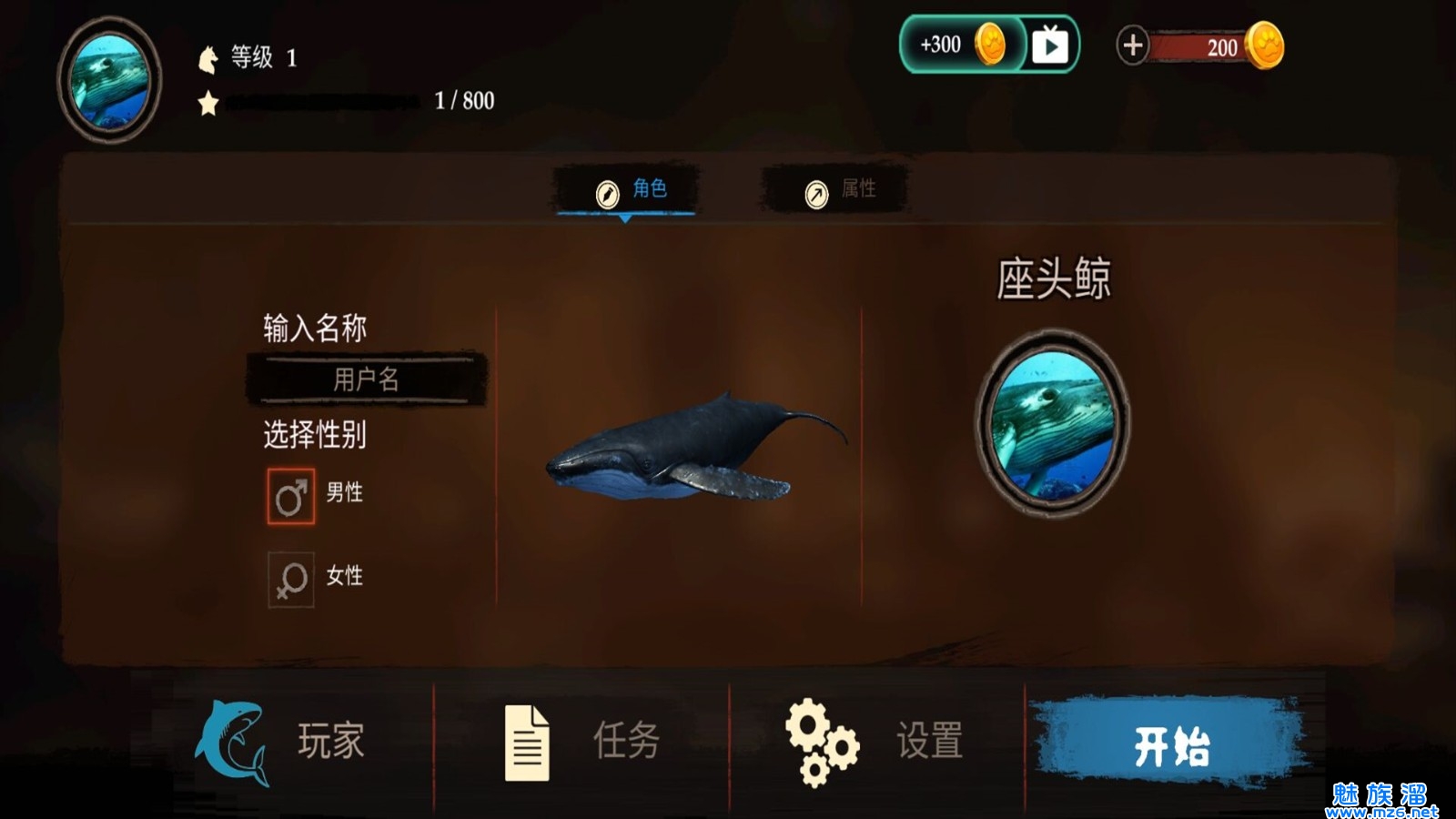Choose the 女性 female gender option
1456x819 pixels.
click(291, 579)
